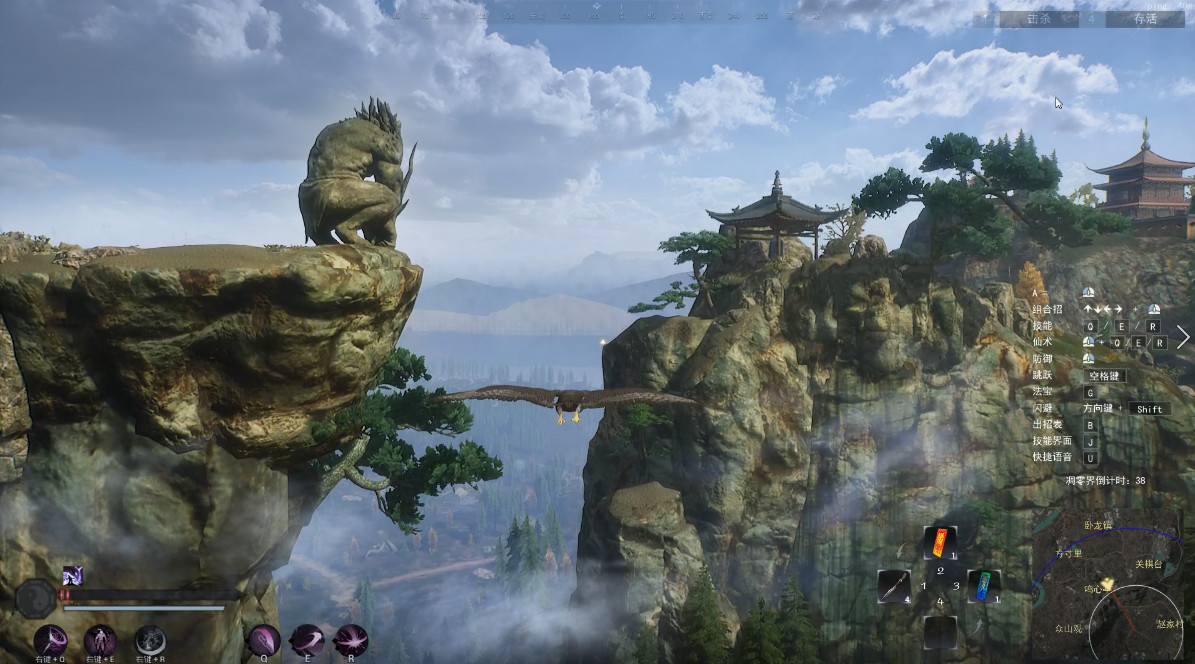Image resolution: width=1195 pixels, height=664 pixels.
Task: Use the right-click + R spell with the crescent moon
Action: (150, 640)
